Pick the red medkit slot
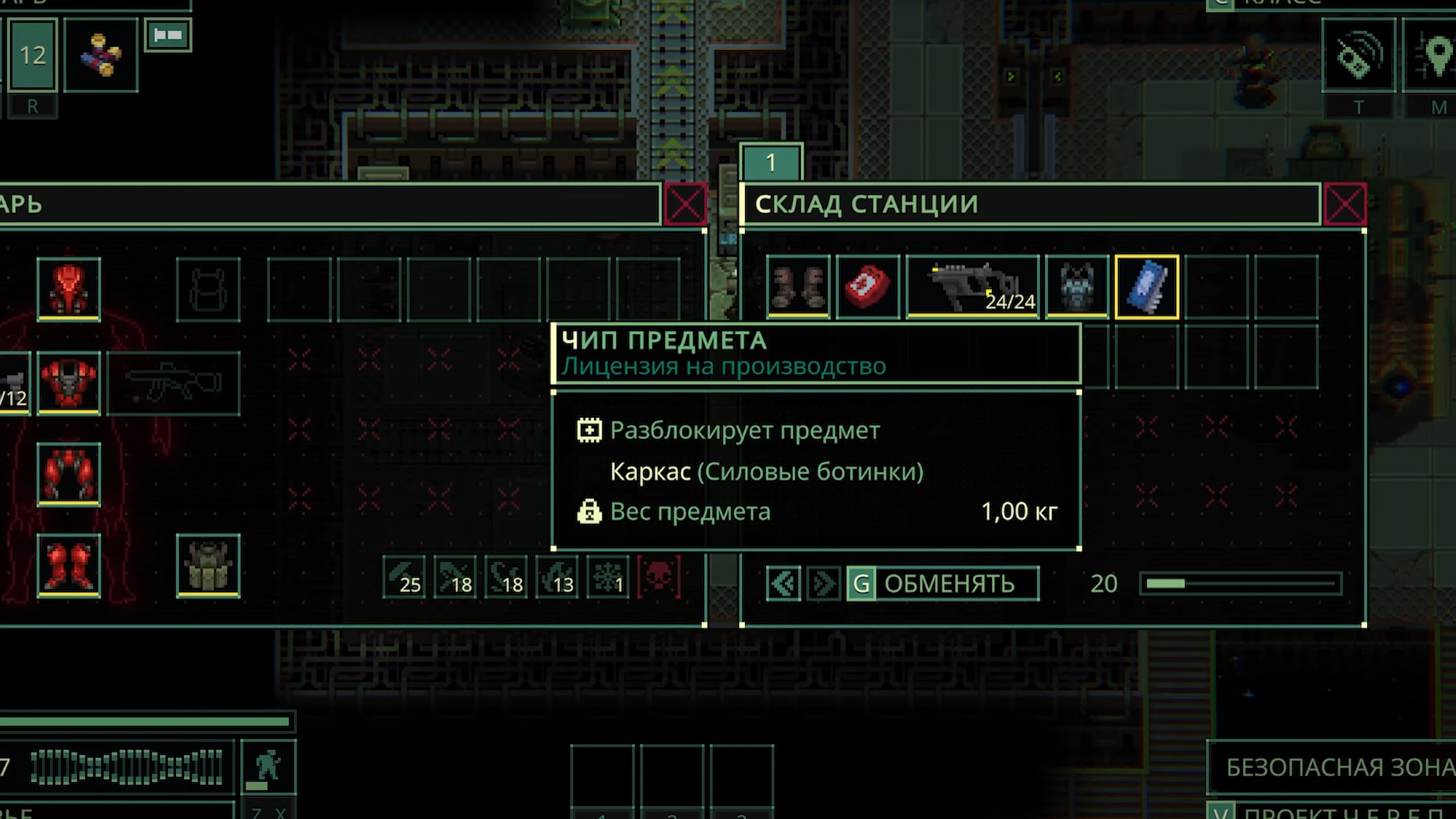The width and height of the screenshot is (1456, 819). tap(868, 287)
